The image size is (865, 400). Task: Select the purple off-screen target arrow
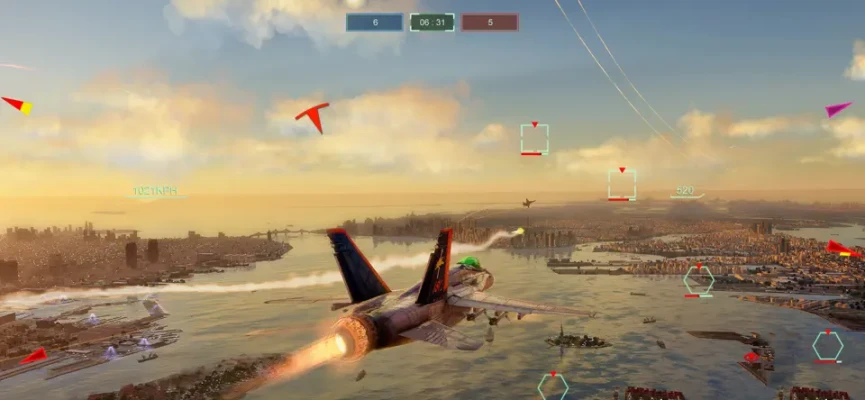(x=838, y=108)
